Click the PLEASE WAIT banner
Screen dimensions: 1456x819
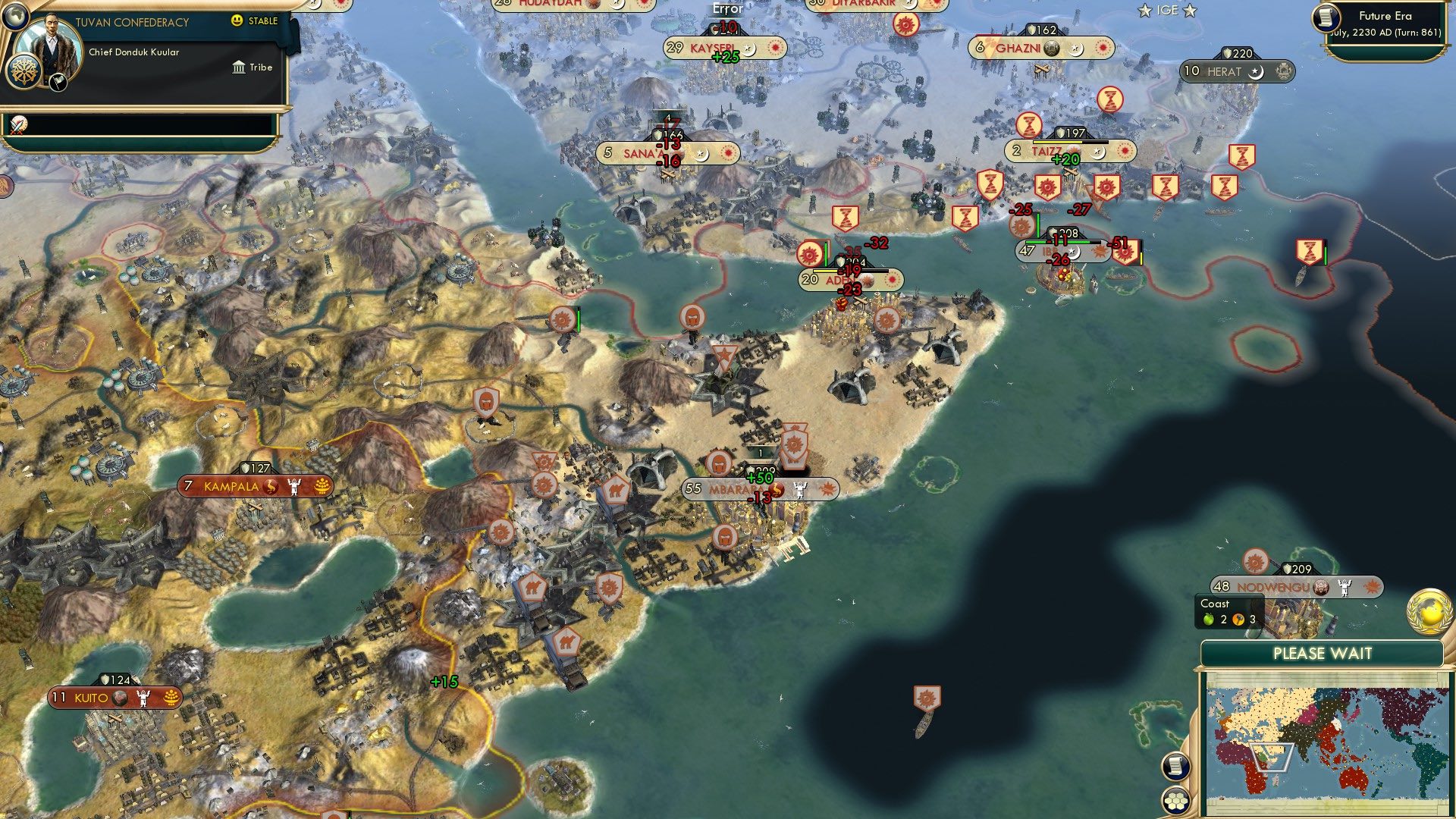pos(1323,652)
